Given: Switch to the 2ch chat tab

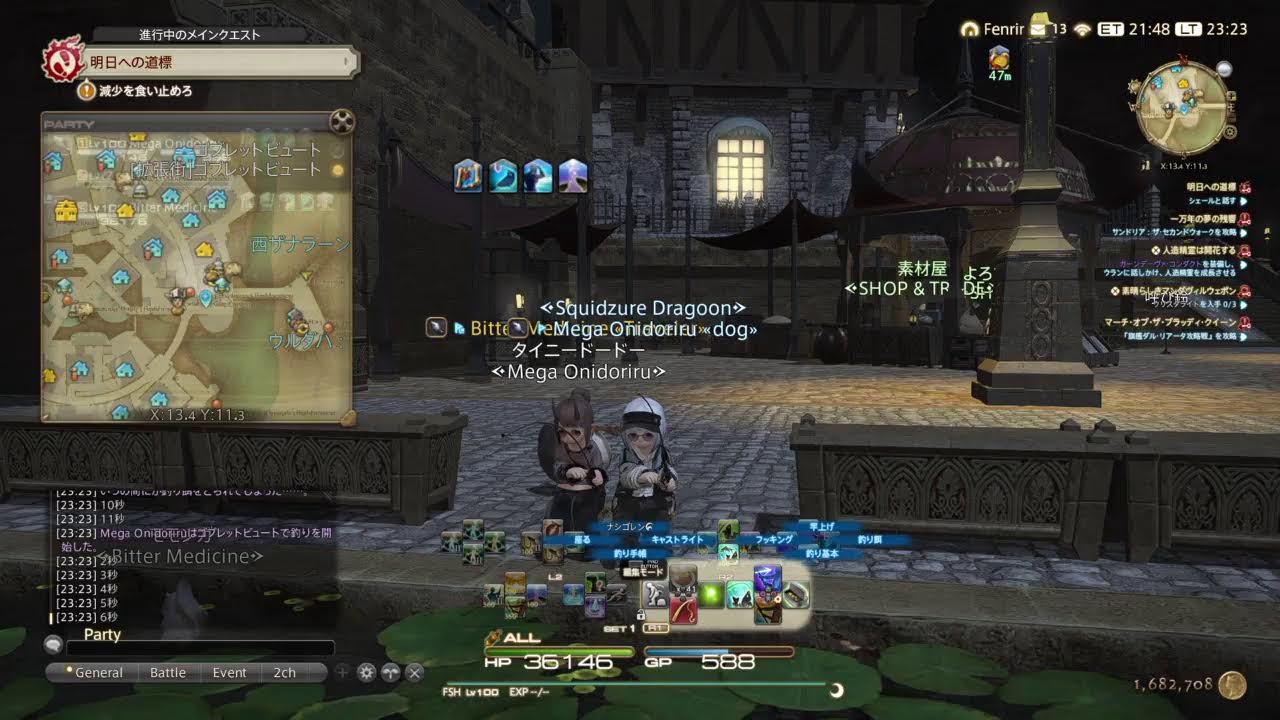Looking at the screenshot, I should [285, 673].
